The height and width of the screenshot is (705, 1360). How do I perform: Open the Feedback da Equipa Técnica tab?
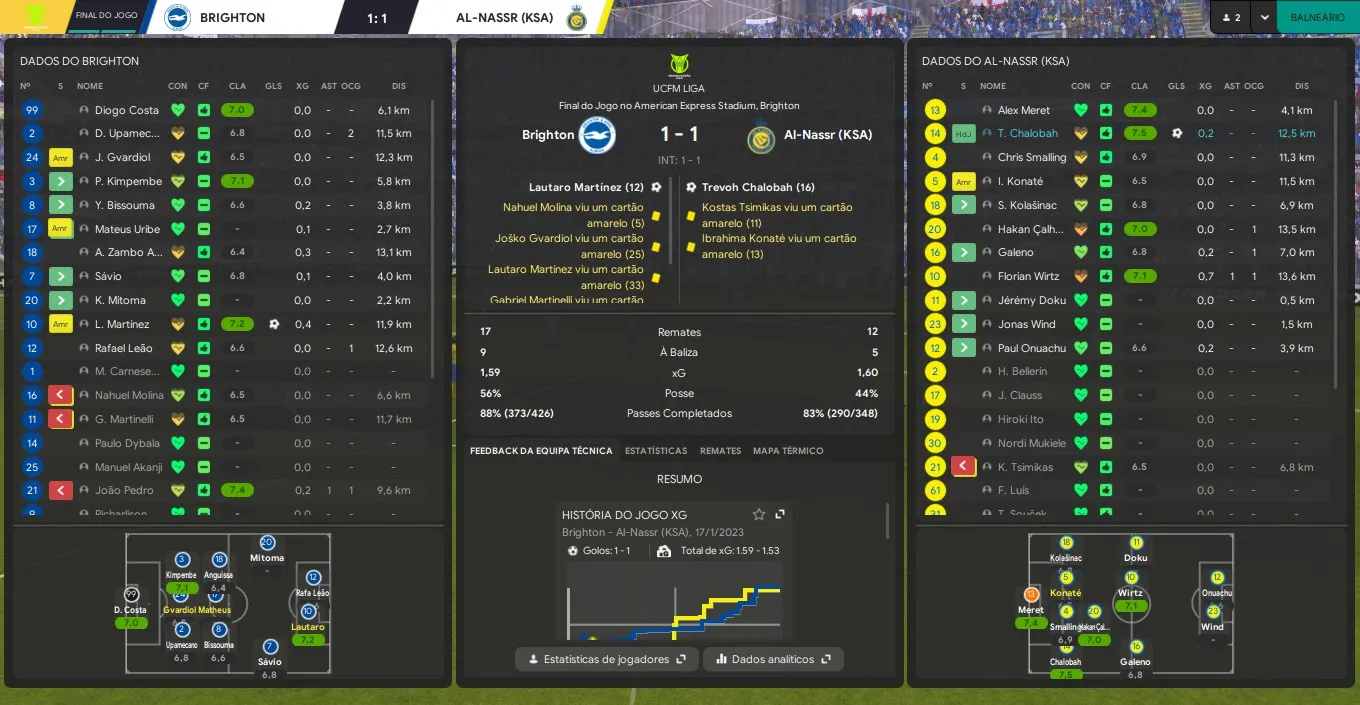pos(541,451)
